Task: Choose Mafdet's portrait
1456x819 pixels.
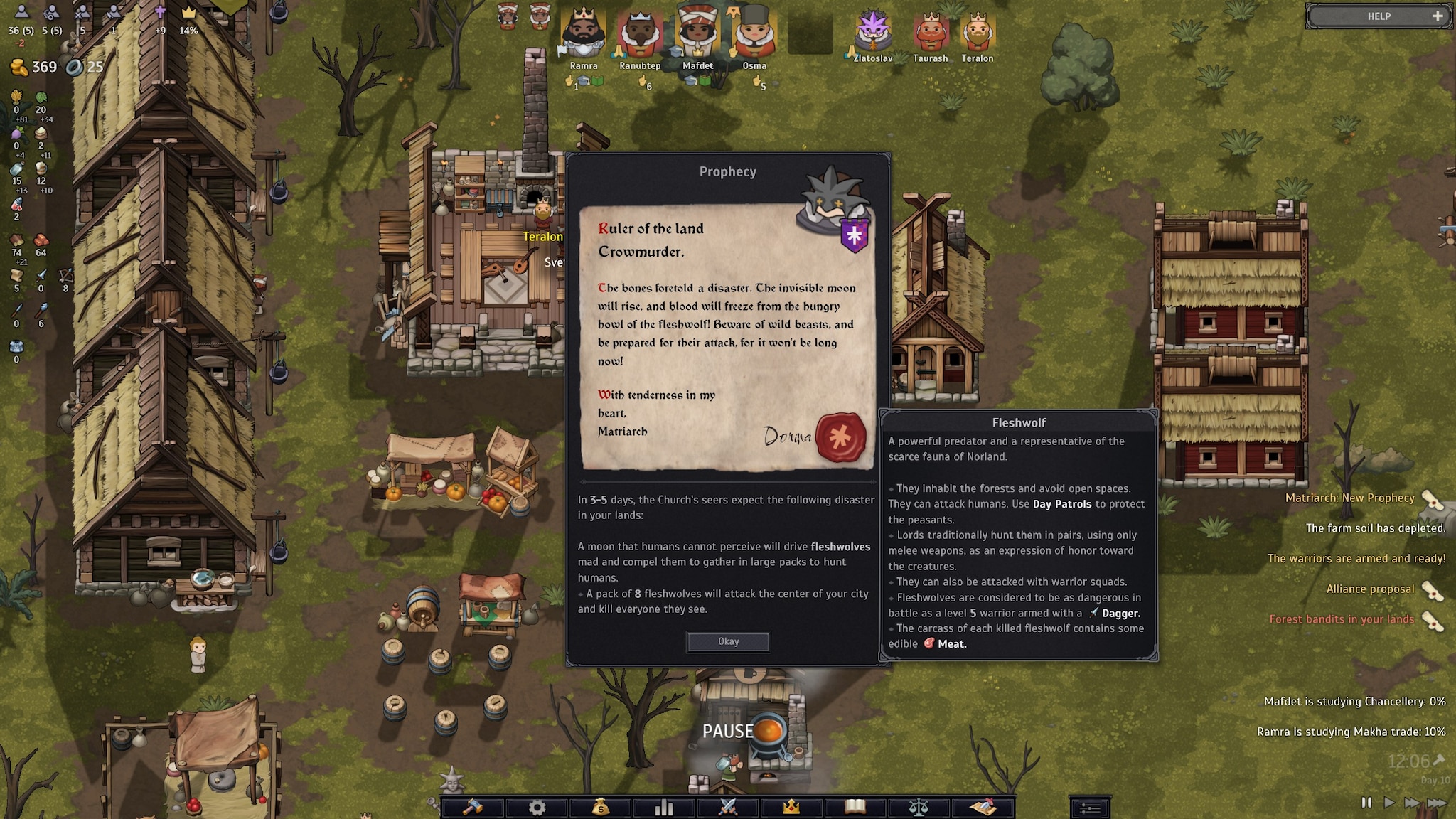Action: point(697,34)
